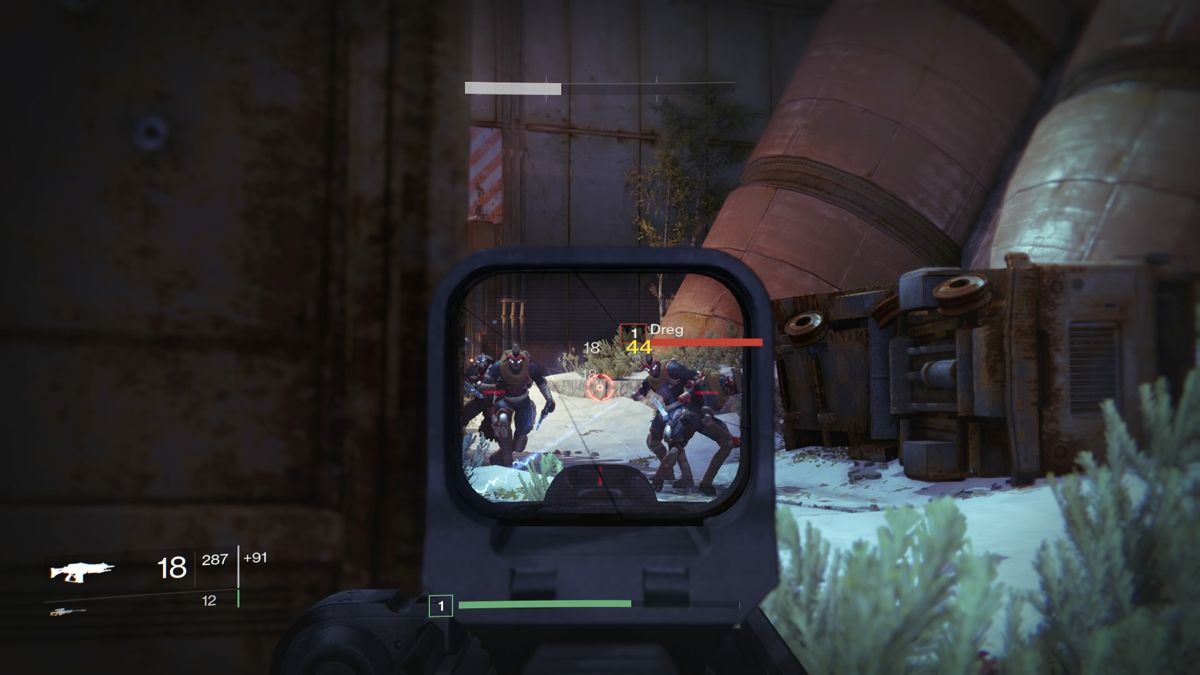1200x675 pixels.
Task: Click the player level 1 badge
Action: pyautogui.click(x=440, y=604)
